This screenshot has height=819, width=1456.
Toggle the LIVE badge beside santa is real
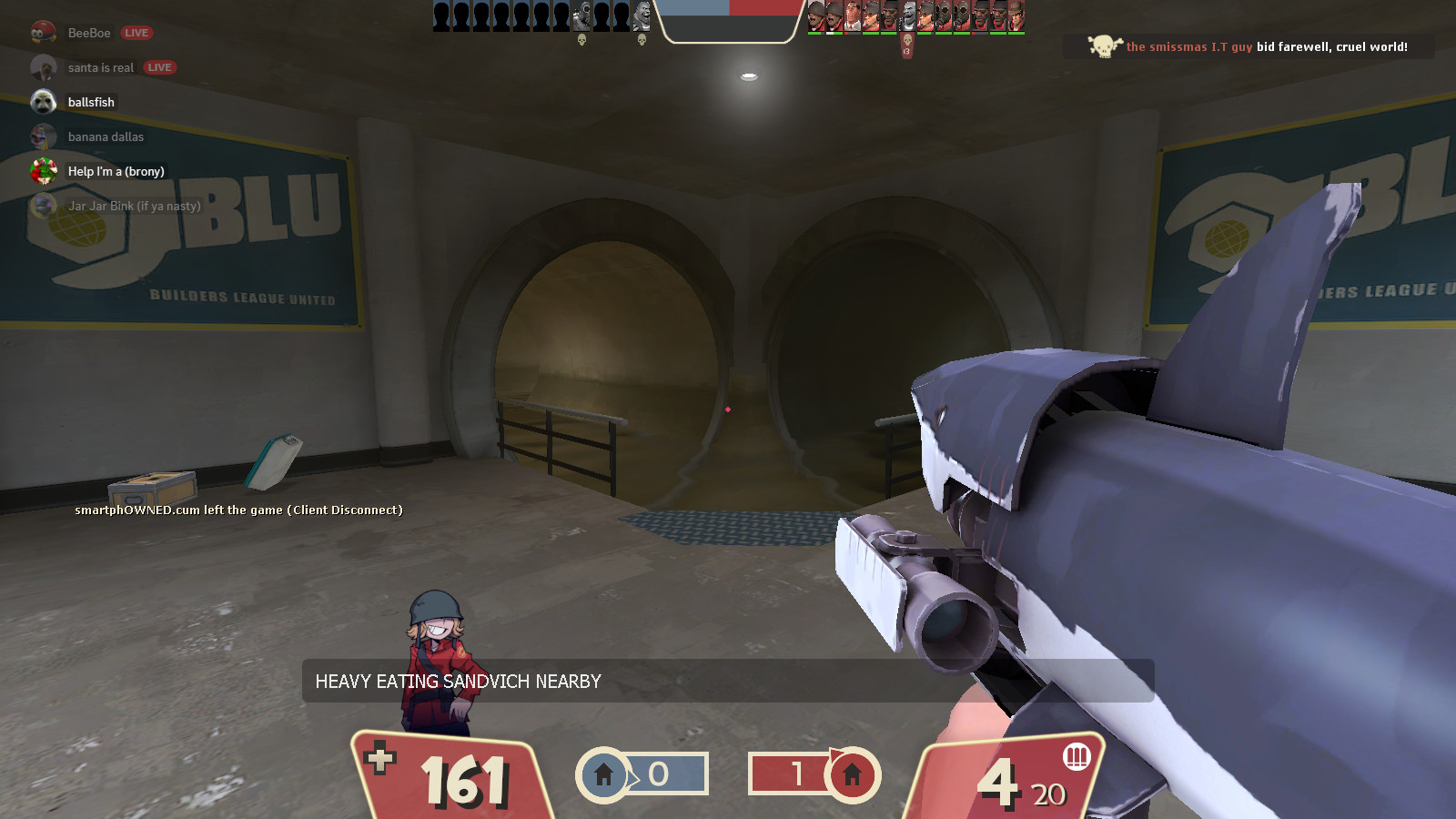click(159, 66)
